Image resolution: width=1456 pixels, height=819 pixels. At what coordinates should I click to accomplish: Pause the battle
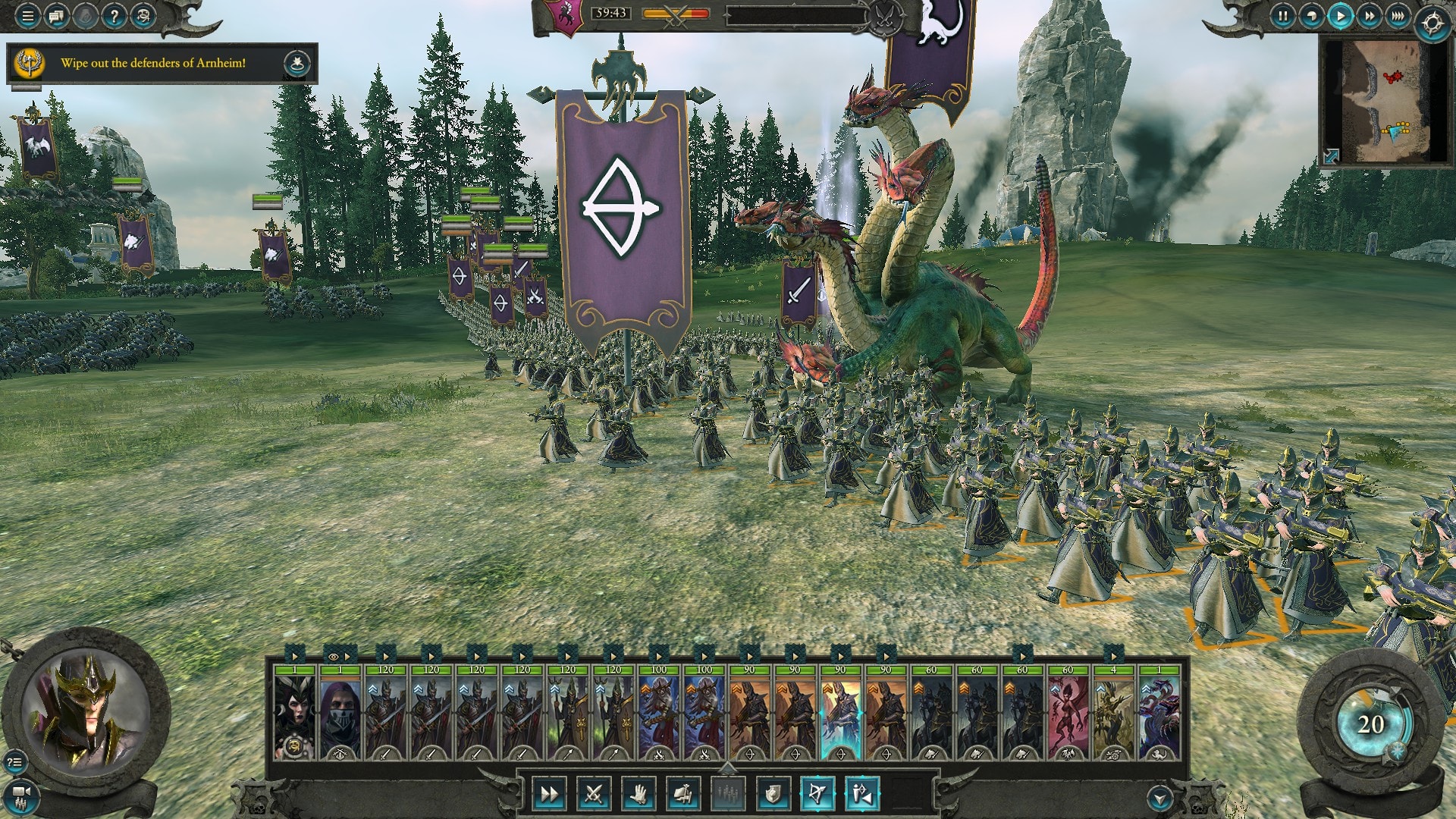tap(1283, 16)
